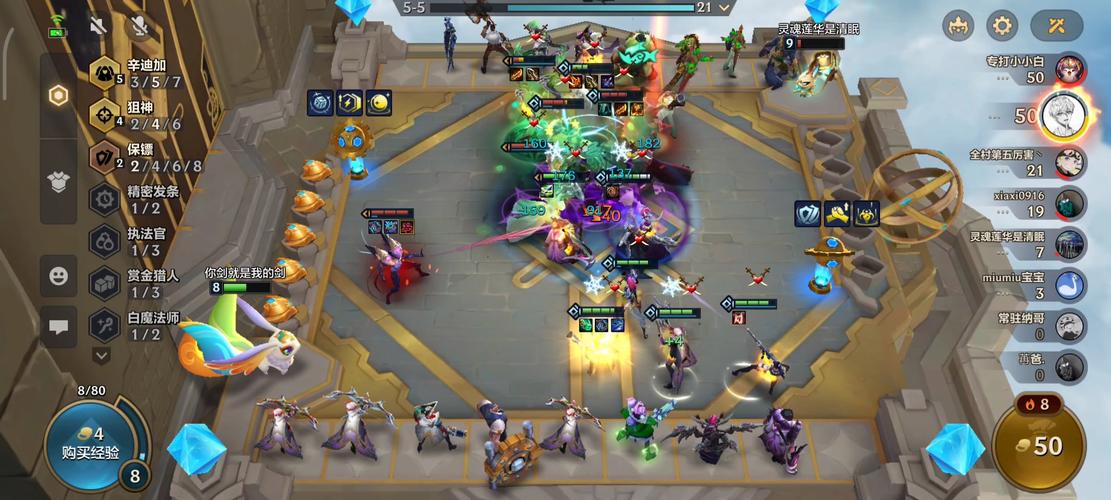Open the shop via the 50 gold button
This screenshot has height=500, width=1111.
click(x=1040, y=445)
